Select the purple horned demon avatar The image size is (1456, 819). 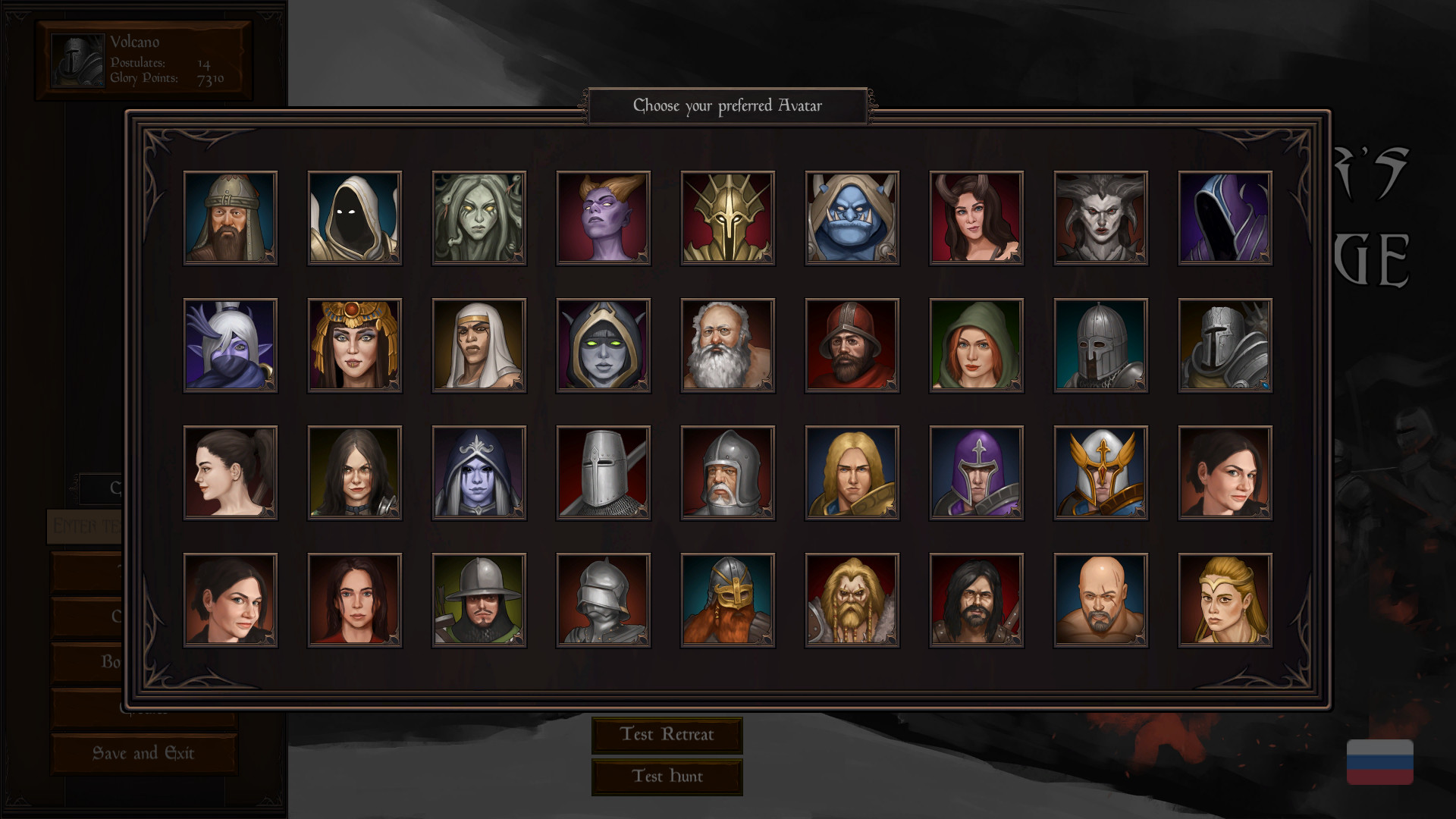coord(603,218)
